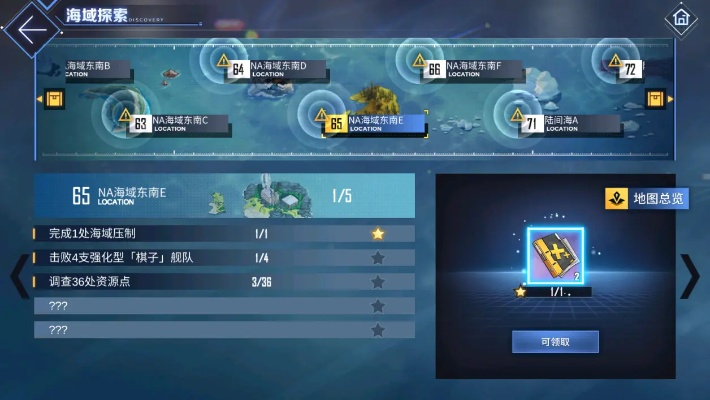This screenshot has height=400, width=710.
Task: Go to the next page with right chevron
Action: [690, 277]
